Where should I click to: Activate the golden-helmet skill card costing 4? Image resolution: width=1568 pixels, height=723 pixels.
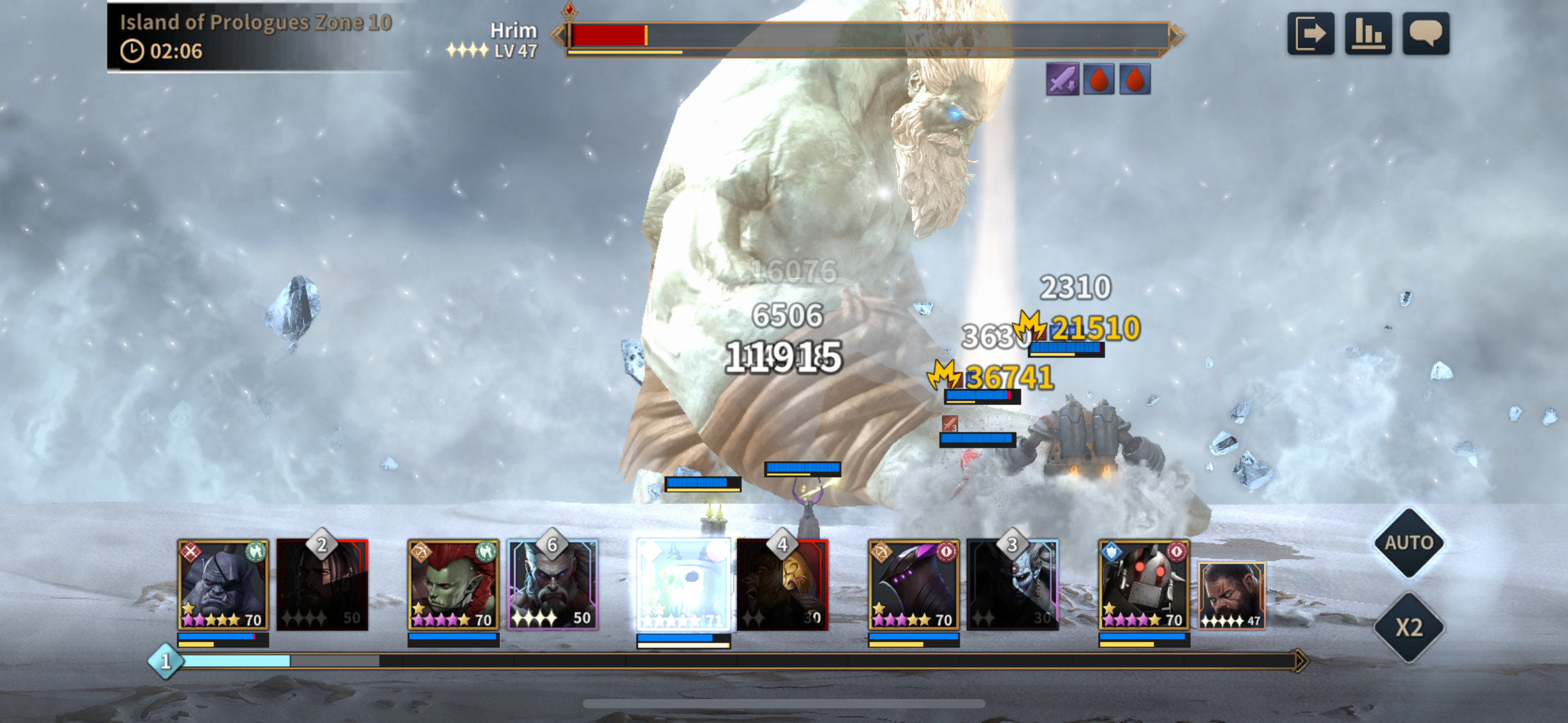click(783, 584)
